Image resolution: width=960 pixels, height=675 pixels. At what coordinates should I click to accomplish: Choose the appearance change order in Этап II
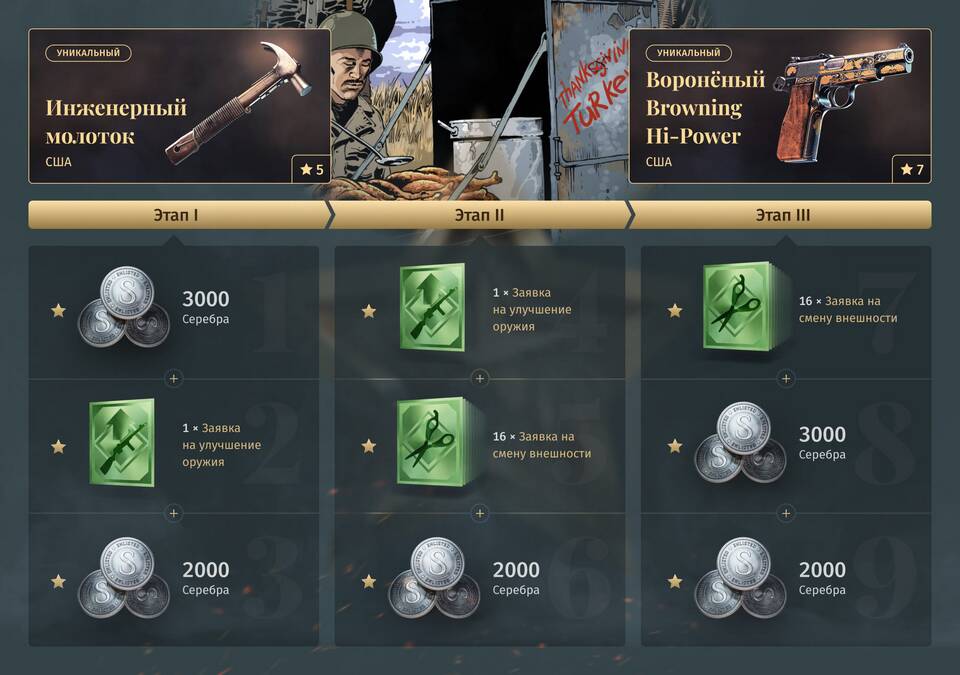point(480,445)
